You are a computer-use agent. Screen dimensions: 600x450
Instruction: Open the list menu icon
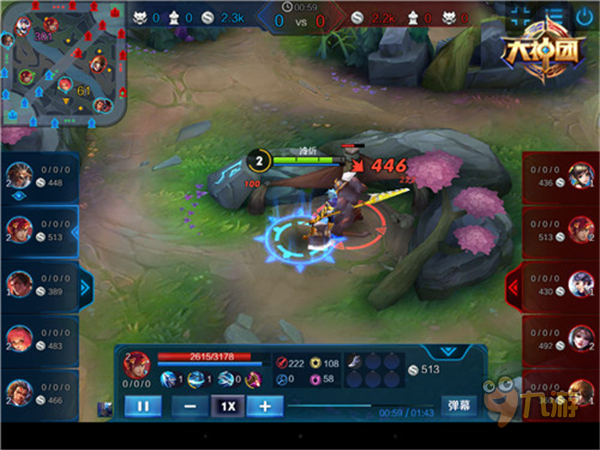tap(553, 17)
